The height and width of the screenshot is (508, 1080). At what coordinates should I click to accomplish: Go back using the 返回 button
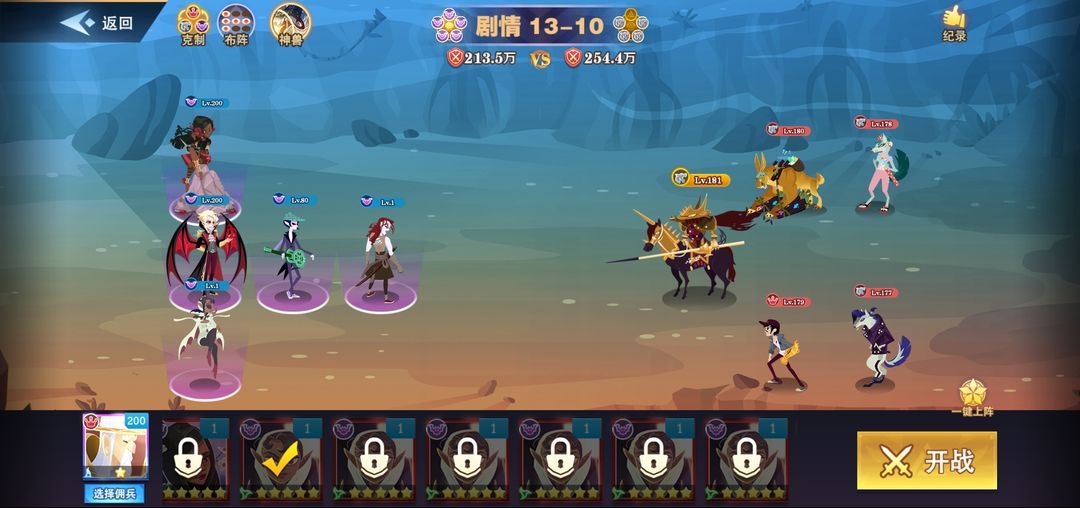98,23
